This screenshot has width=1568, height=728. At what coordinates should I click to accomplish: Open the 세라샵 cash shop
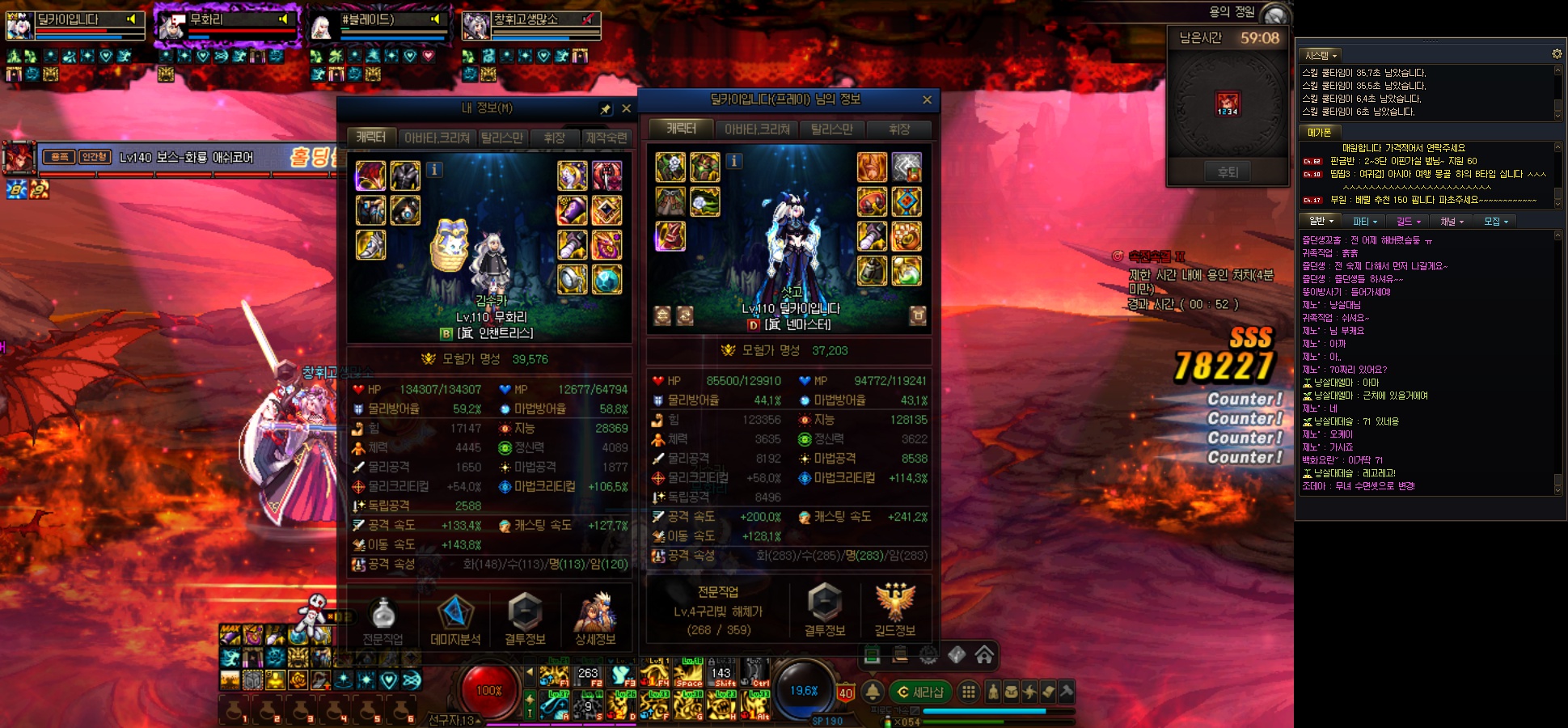(920, 692)
